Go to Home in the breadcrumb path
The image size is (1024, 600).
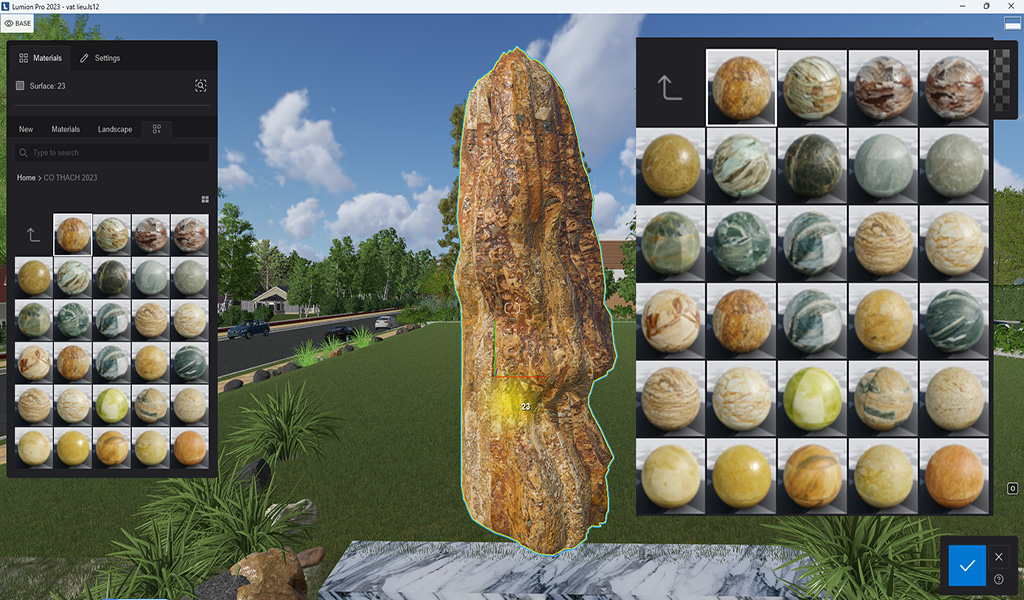[26, 177]
